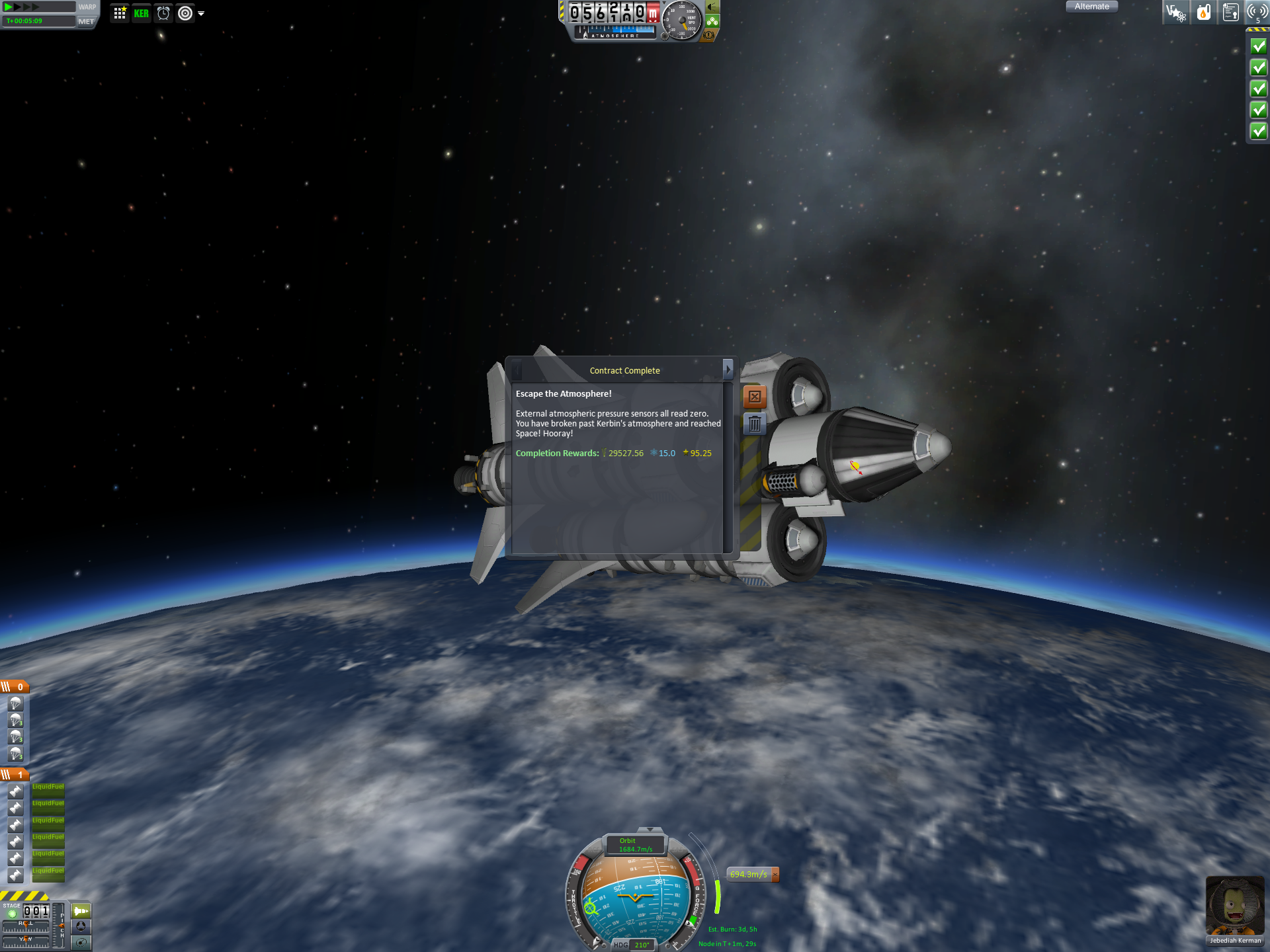Open the currency and science status icon

point(1175,13)
